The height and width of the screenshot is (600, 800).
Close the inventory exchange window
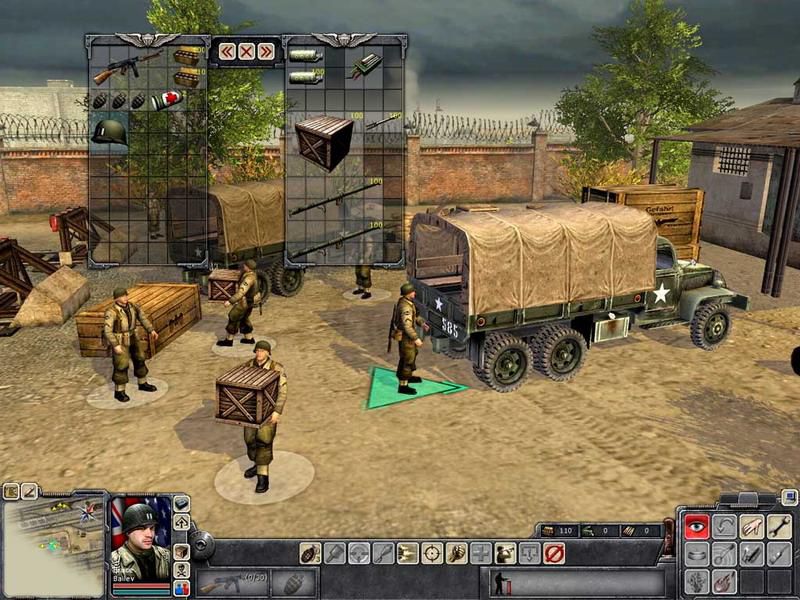coord(246,51)
